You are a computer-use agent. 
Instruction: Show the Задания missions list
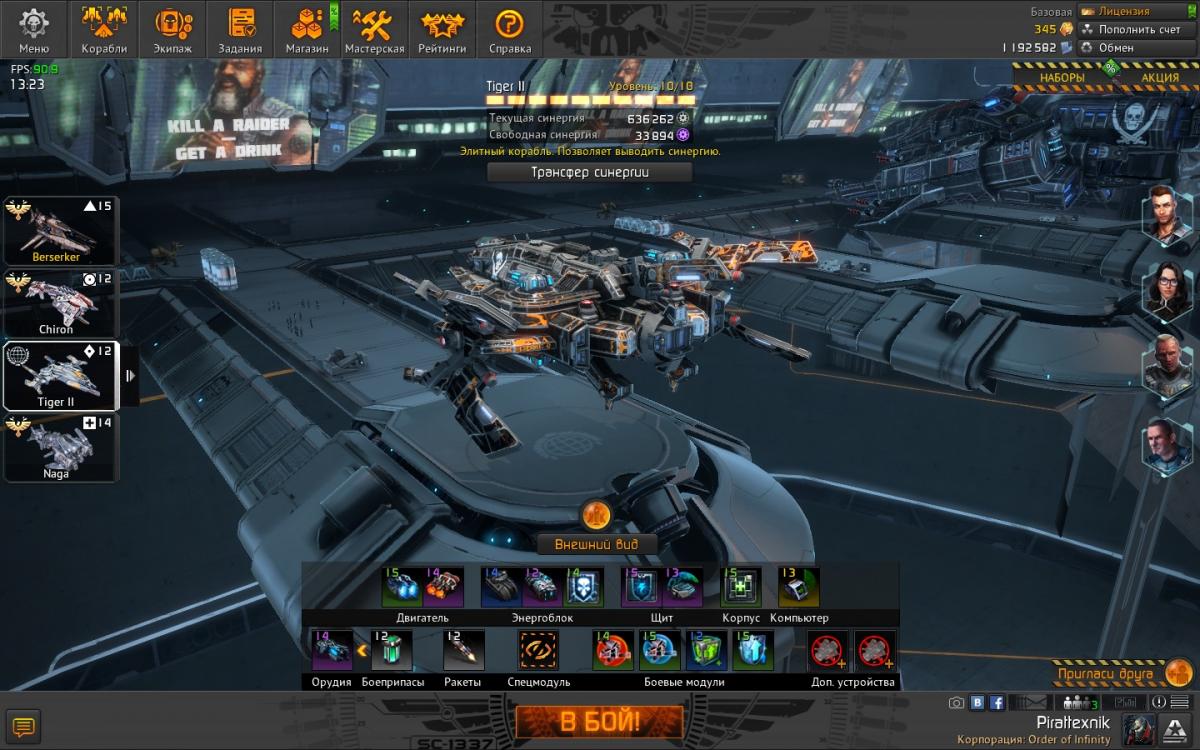241,29
